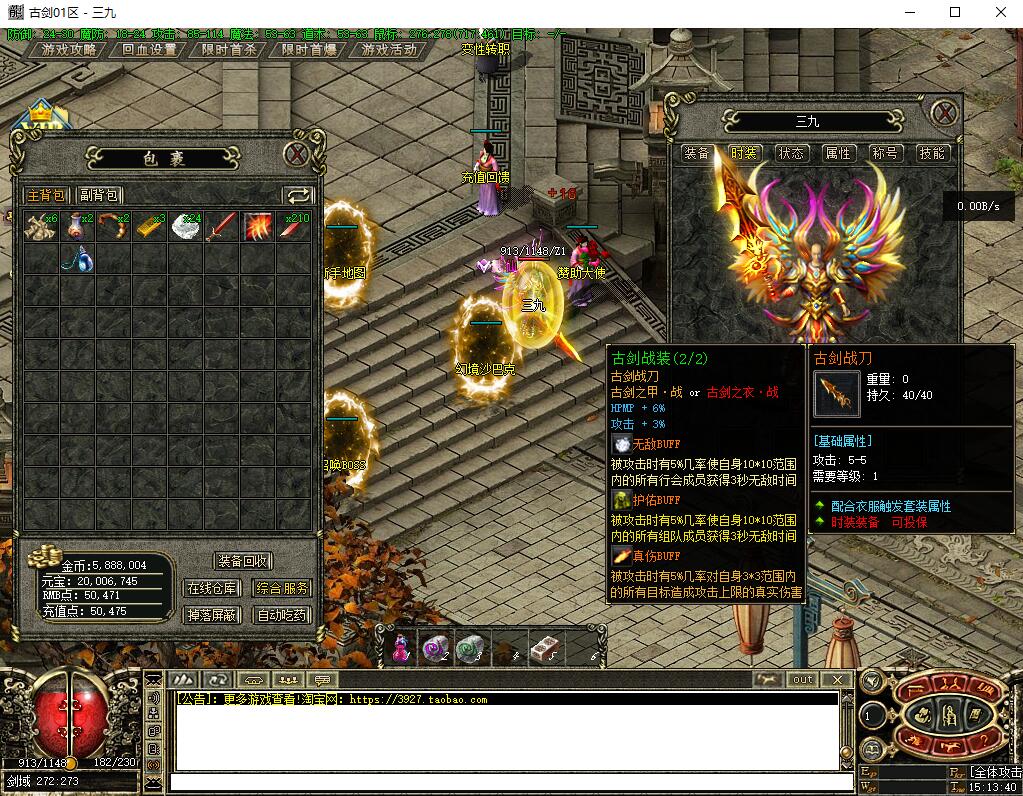Open the 回血设置 healing settings
This screenshot has height=796, width=1023.
150,49
